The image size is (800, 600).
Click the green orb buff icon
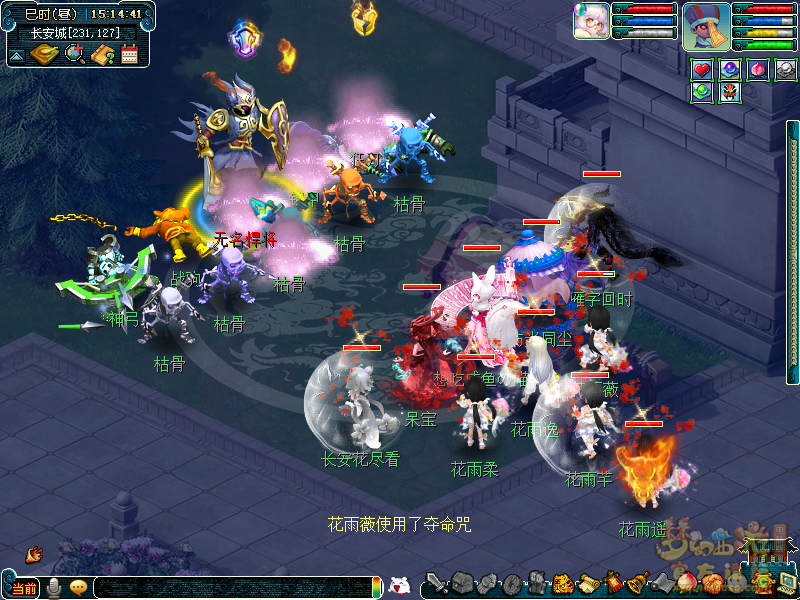(702, 92)
